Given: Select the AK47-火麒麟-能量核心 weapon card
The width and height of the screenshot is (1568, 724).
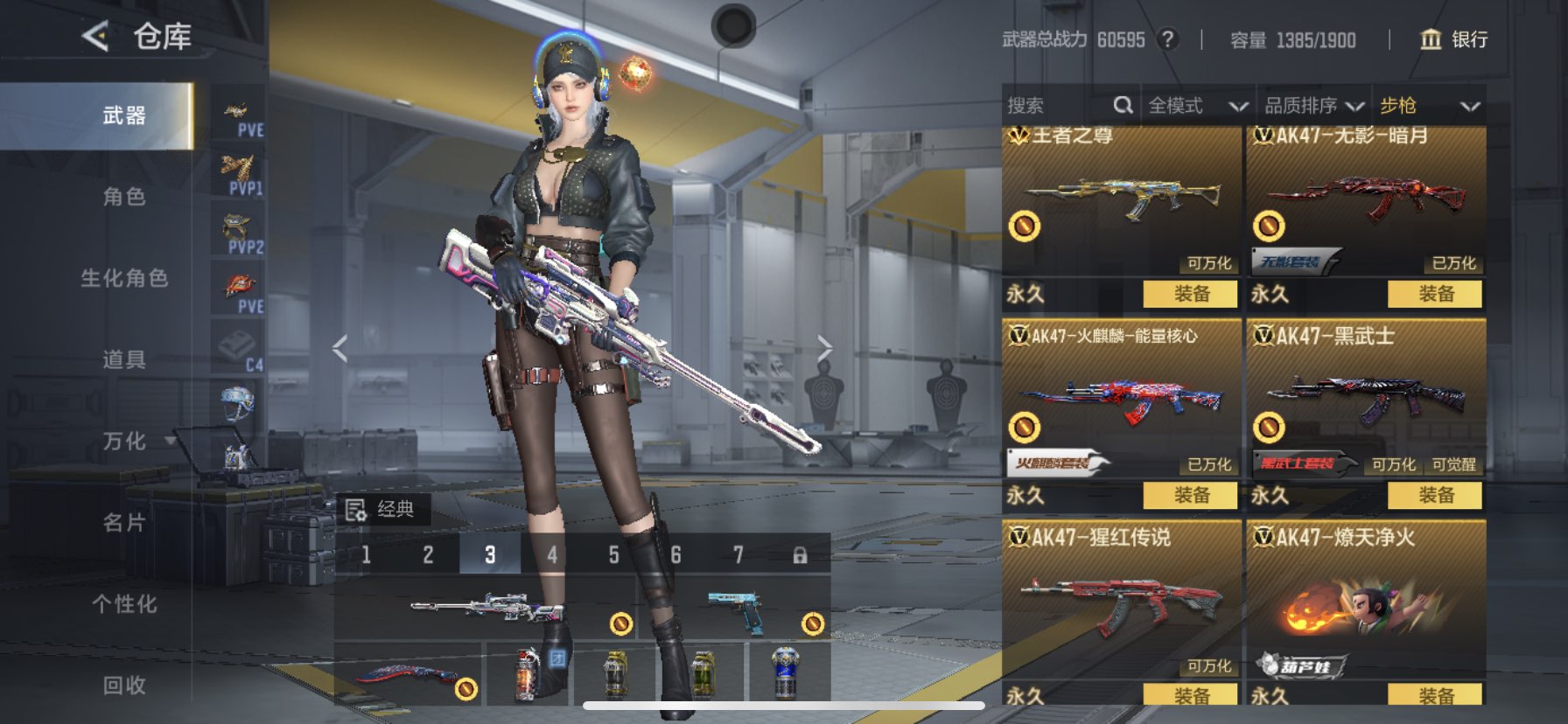Looking at the screenshot, I should pyautogui.click(x=1120, y=398).
